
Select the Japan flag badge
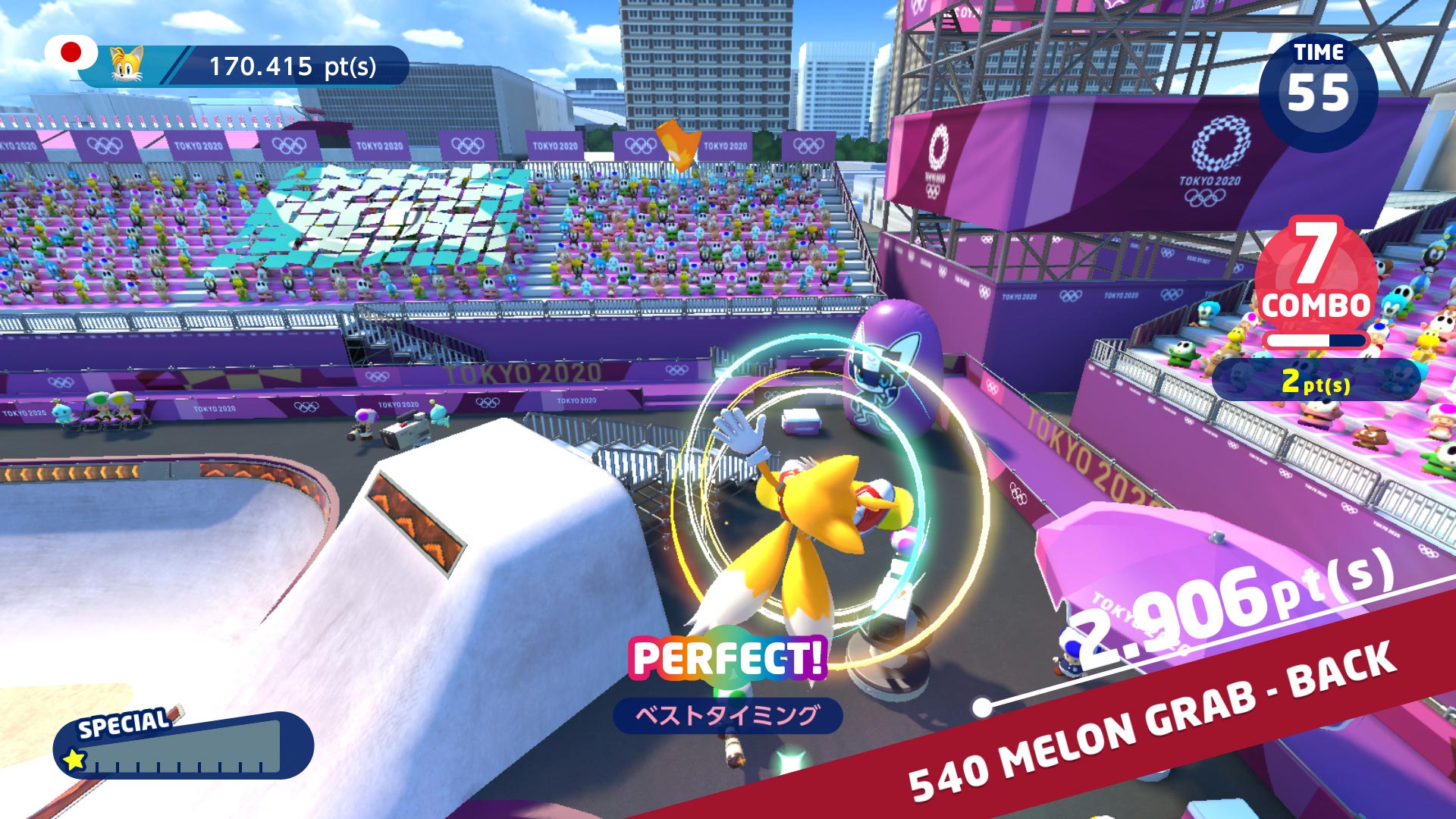tap(71, 53)
